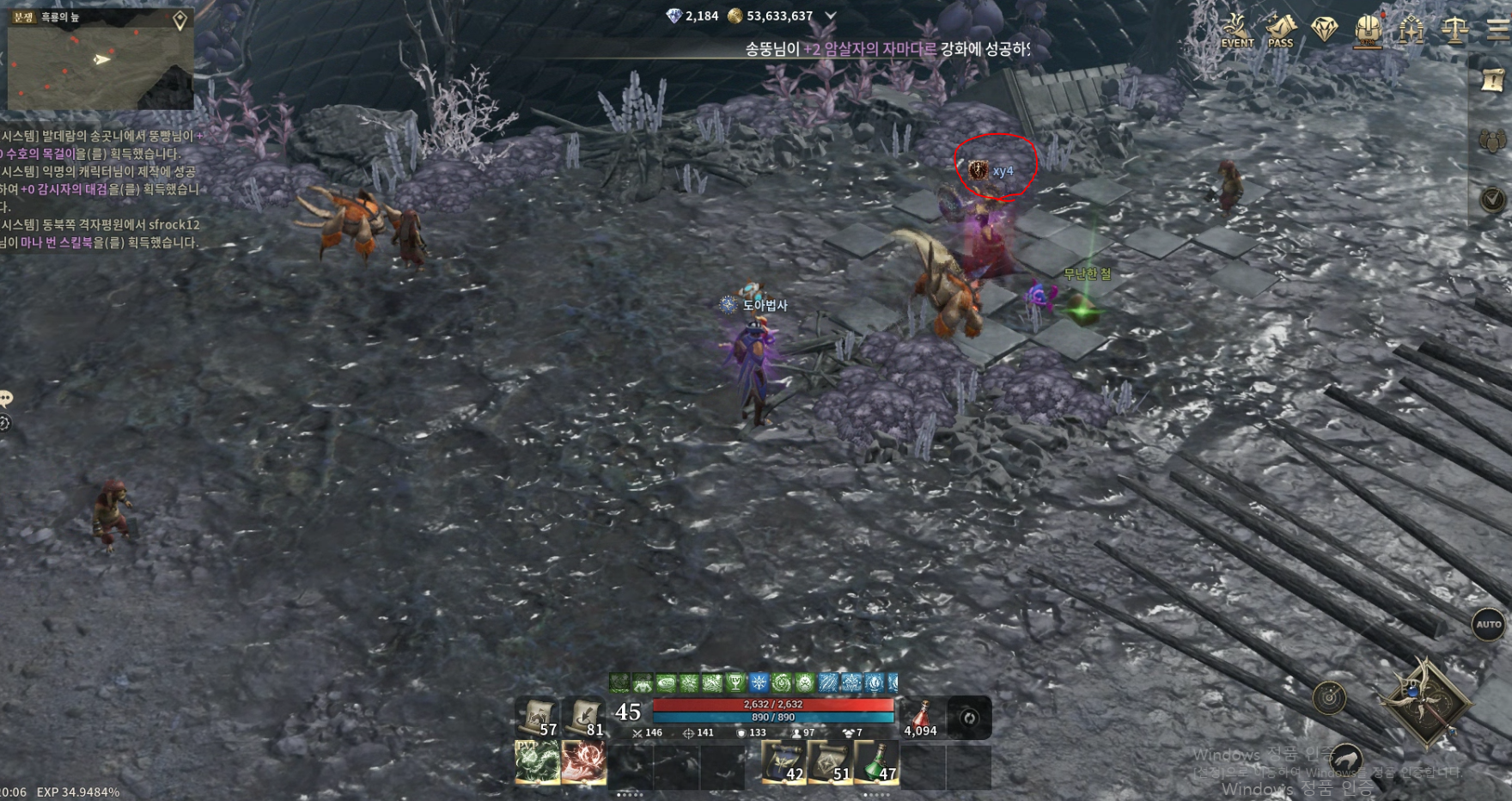Click the staff basic attack button
Screen dimensions: 1512x801
(x=1426, y=701)
